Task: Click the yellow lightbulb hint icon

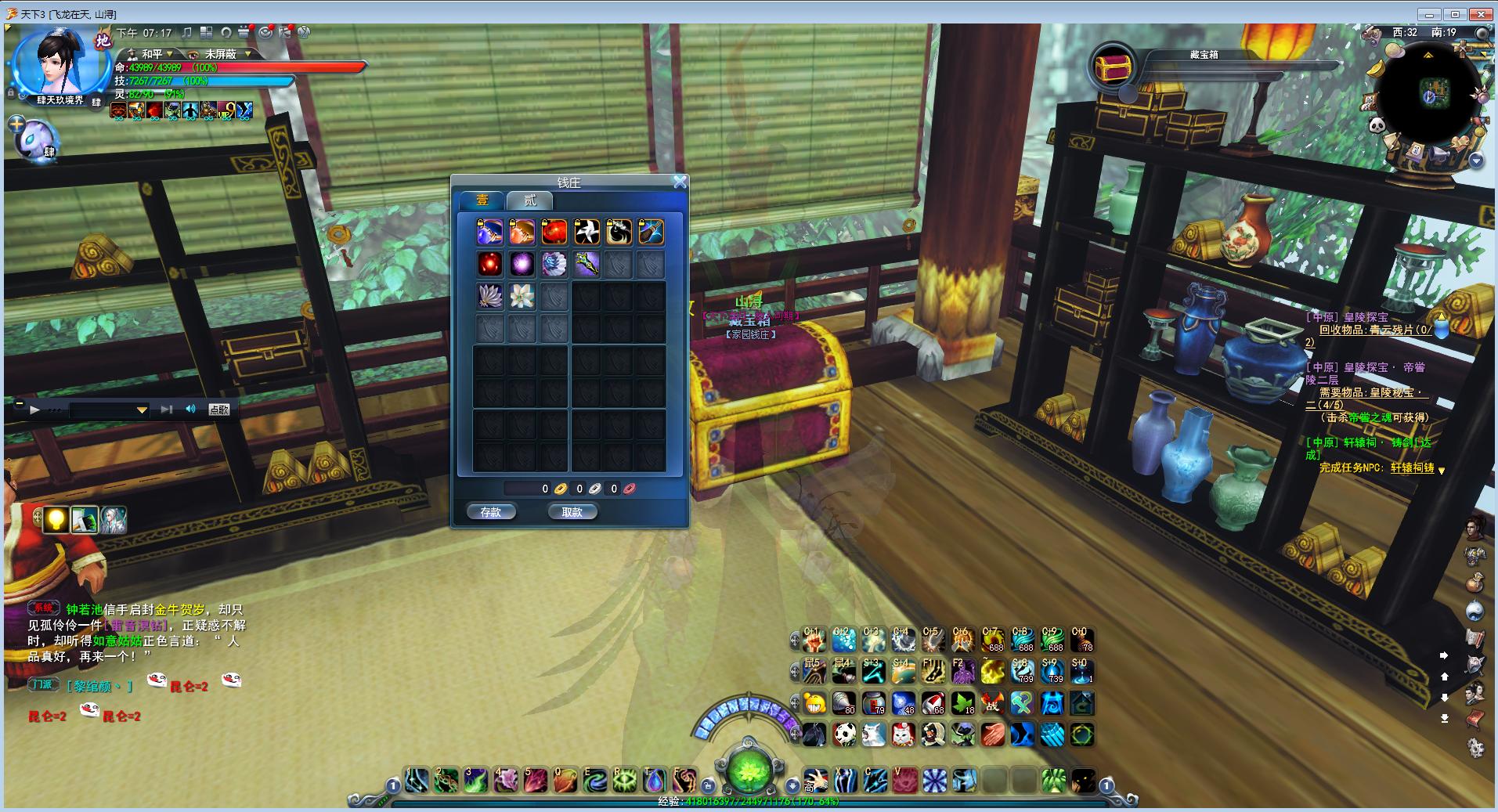Action: [56, 519]
